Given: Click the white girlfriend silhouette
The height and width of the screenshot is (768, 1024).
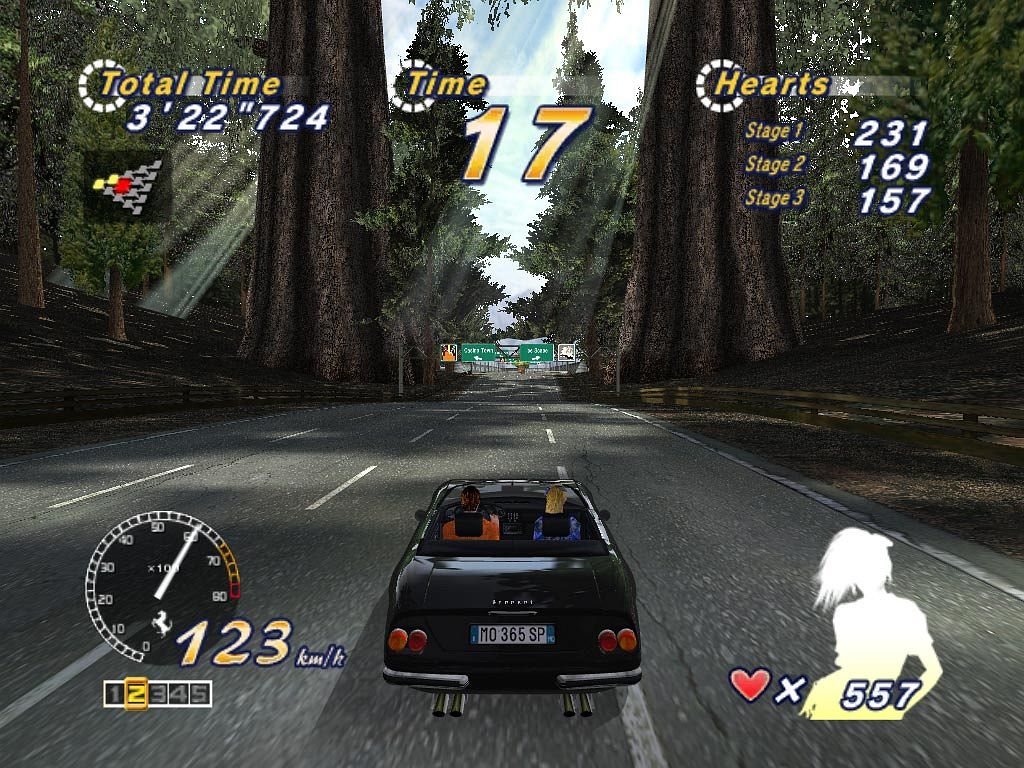Looking at the screenshot, I should [870, 610].
